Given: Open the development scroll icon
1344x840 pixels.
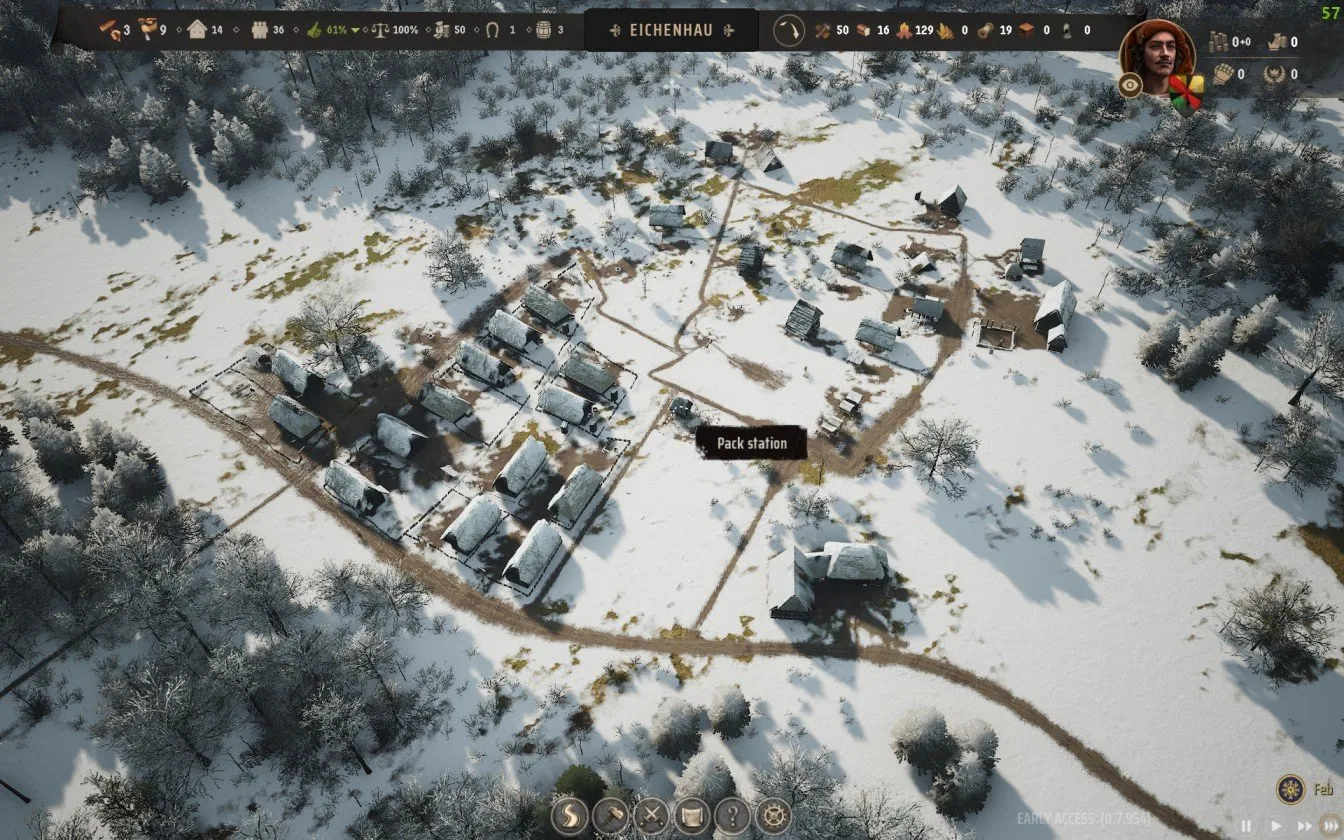Looking at the screenshot, I should 691,813.
